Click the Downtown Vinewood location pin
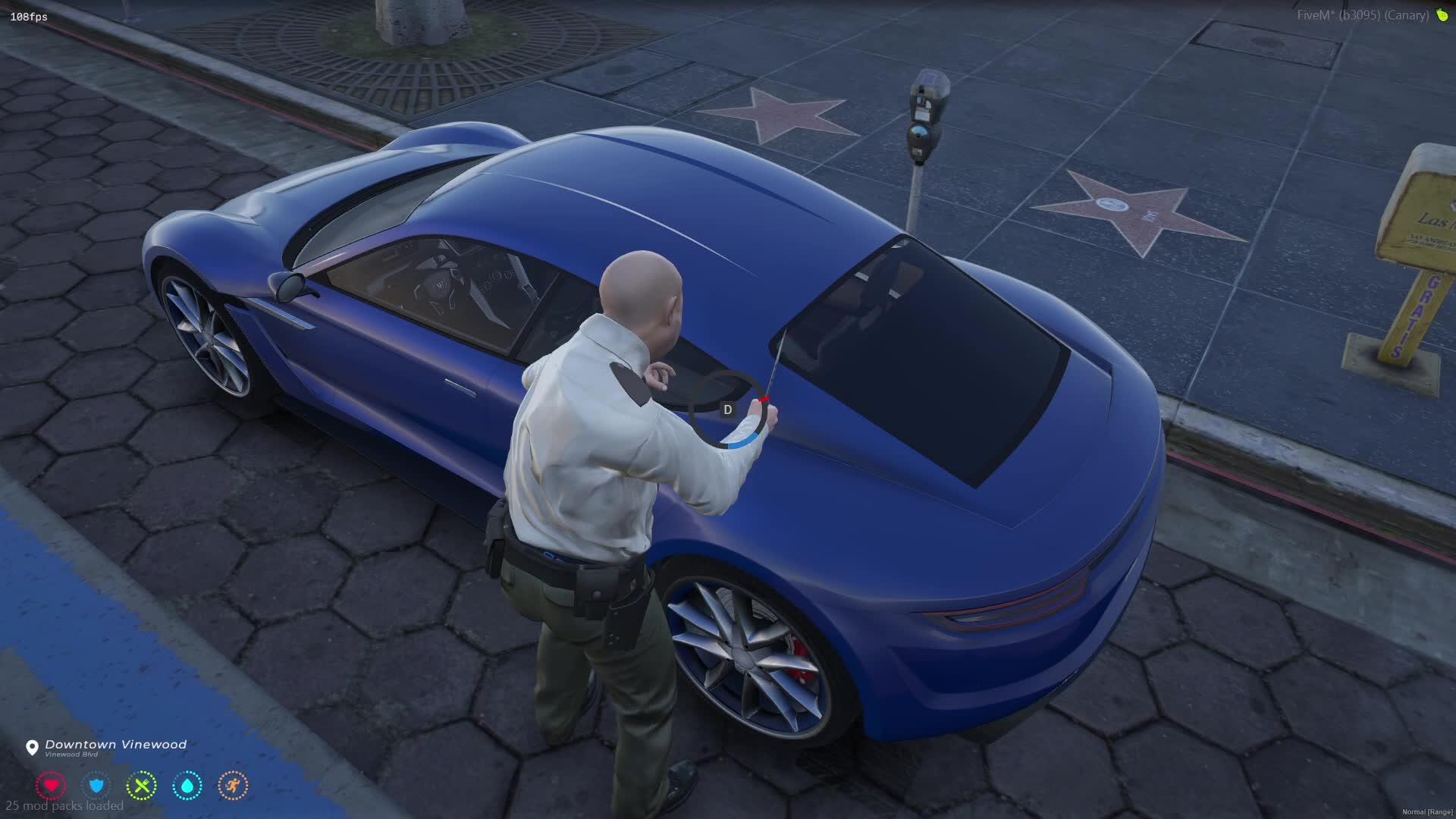This screenshot has height=819, width=1456. (x=32, y=748)
